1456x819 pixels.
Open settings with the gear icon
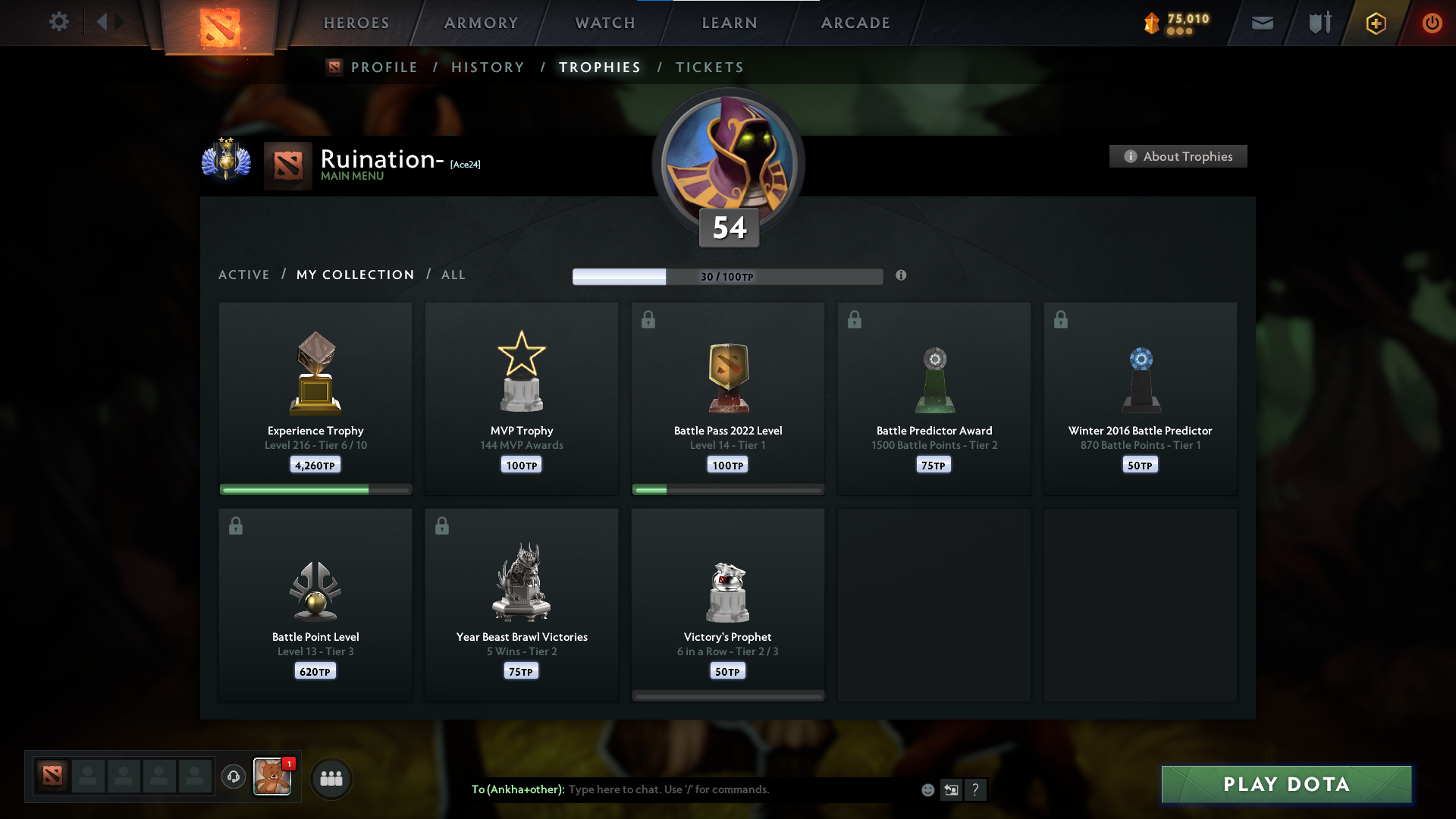(x=59, y=22)
